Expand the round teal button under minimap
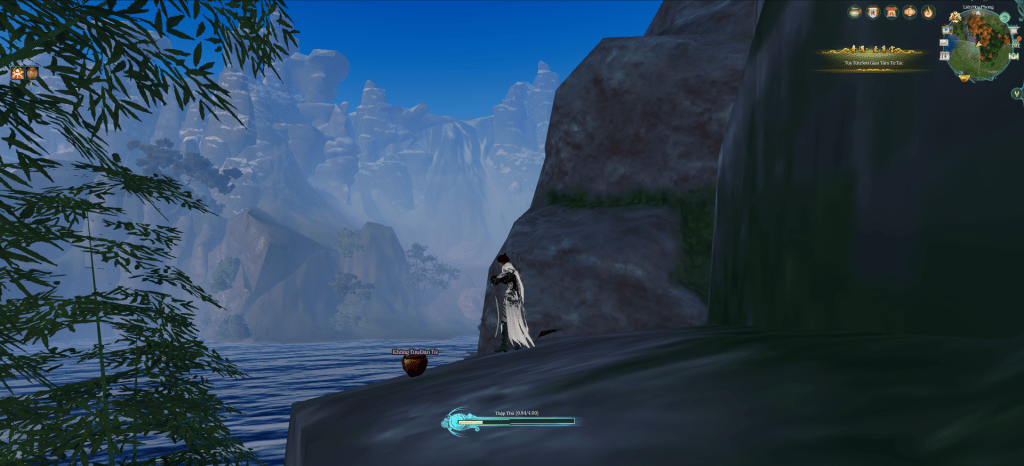 [1016, 93]
